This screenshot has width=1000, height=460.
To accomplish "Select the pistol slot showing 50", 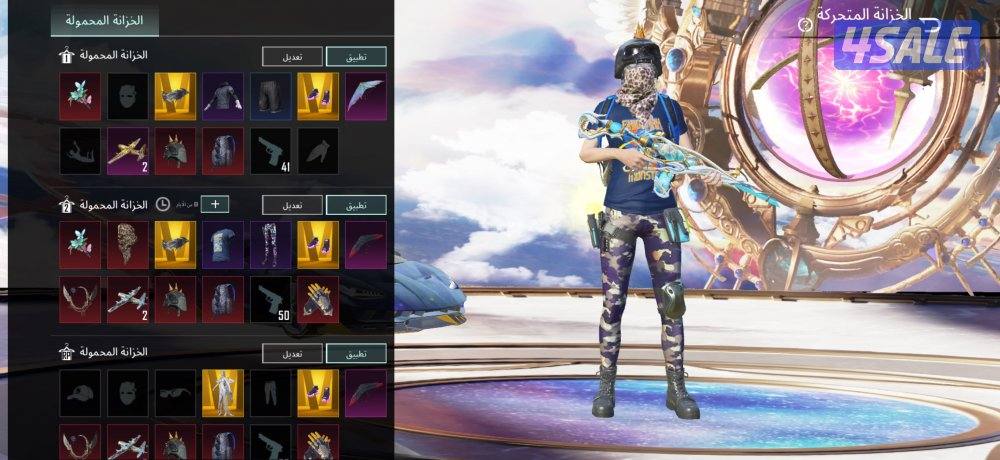I will tap(270, 298).
